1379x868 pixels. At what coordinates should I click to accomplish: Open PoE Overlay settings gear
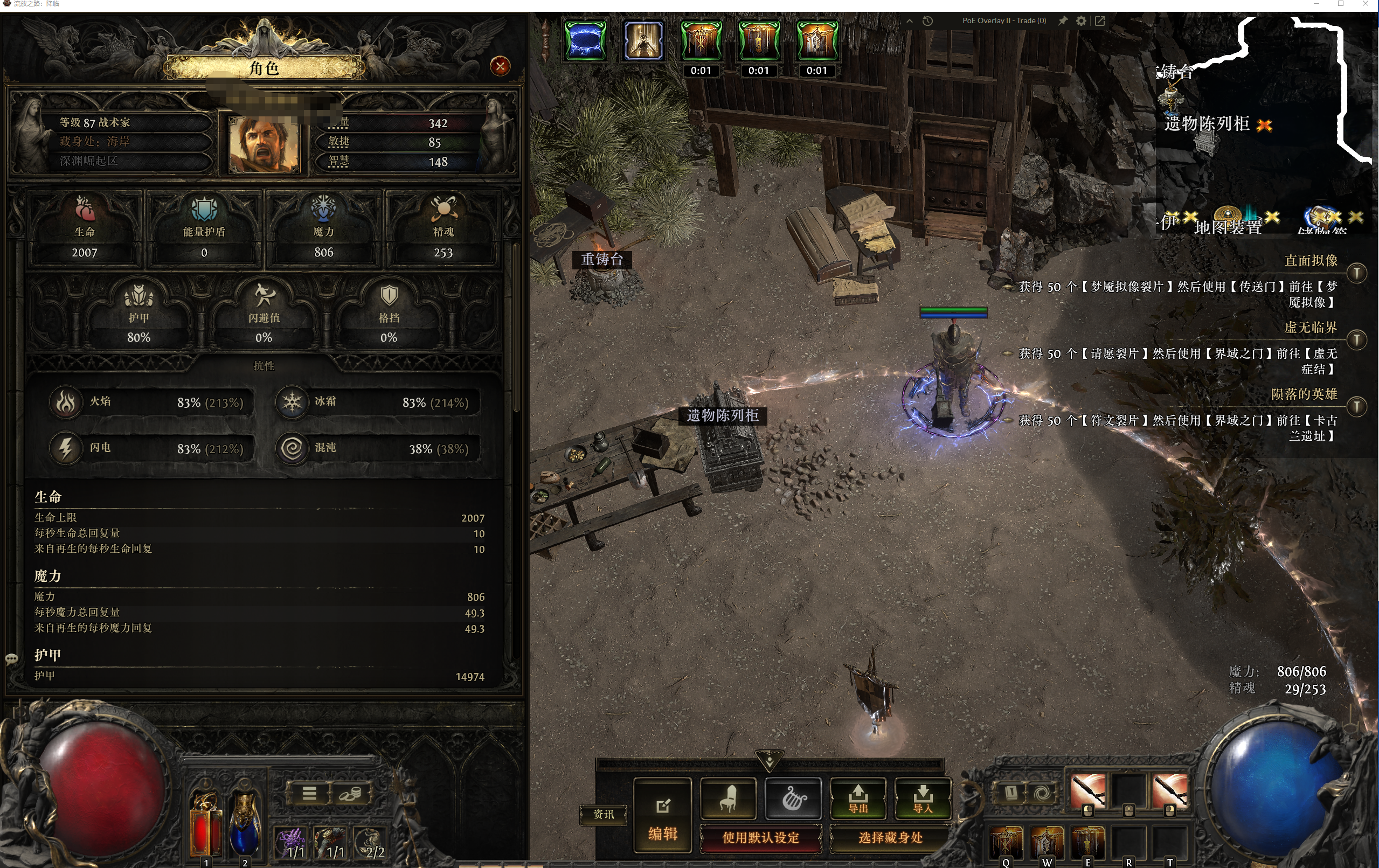pyautogui.click(x=1081, y=20)
